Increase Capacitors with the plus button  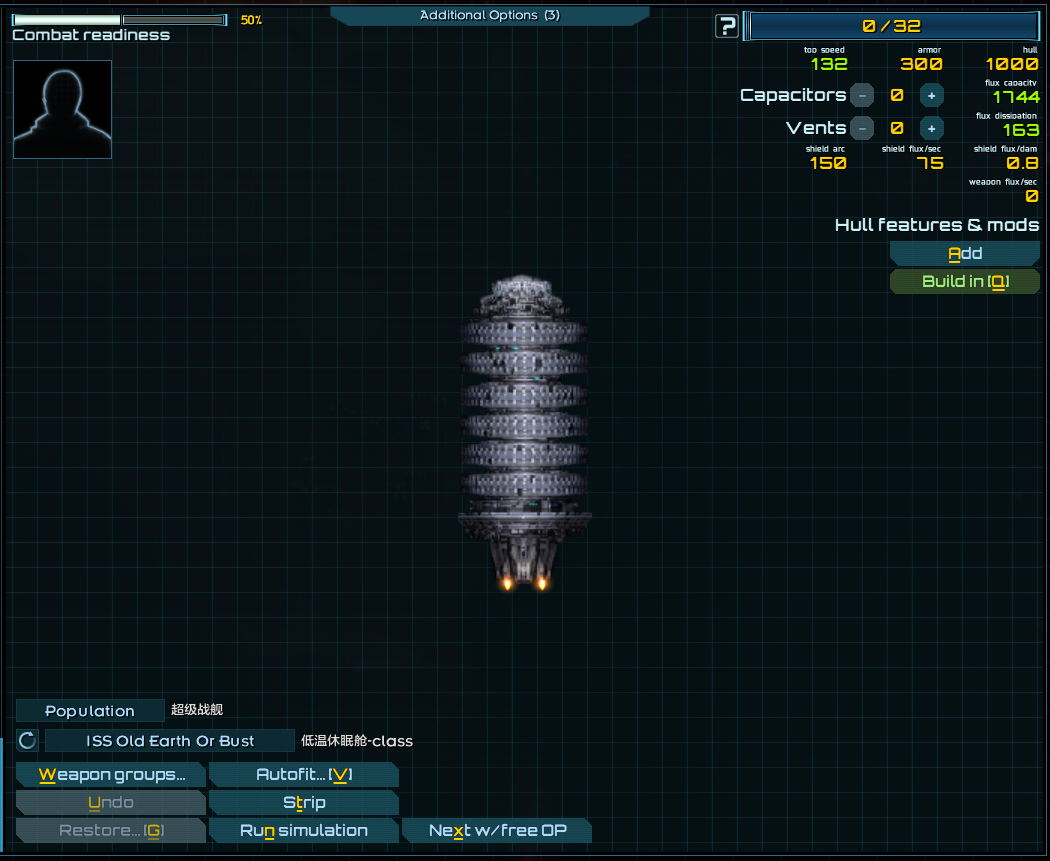931,96
